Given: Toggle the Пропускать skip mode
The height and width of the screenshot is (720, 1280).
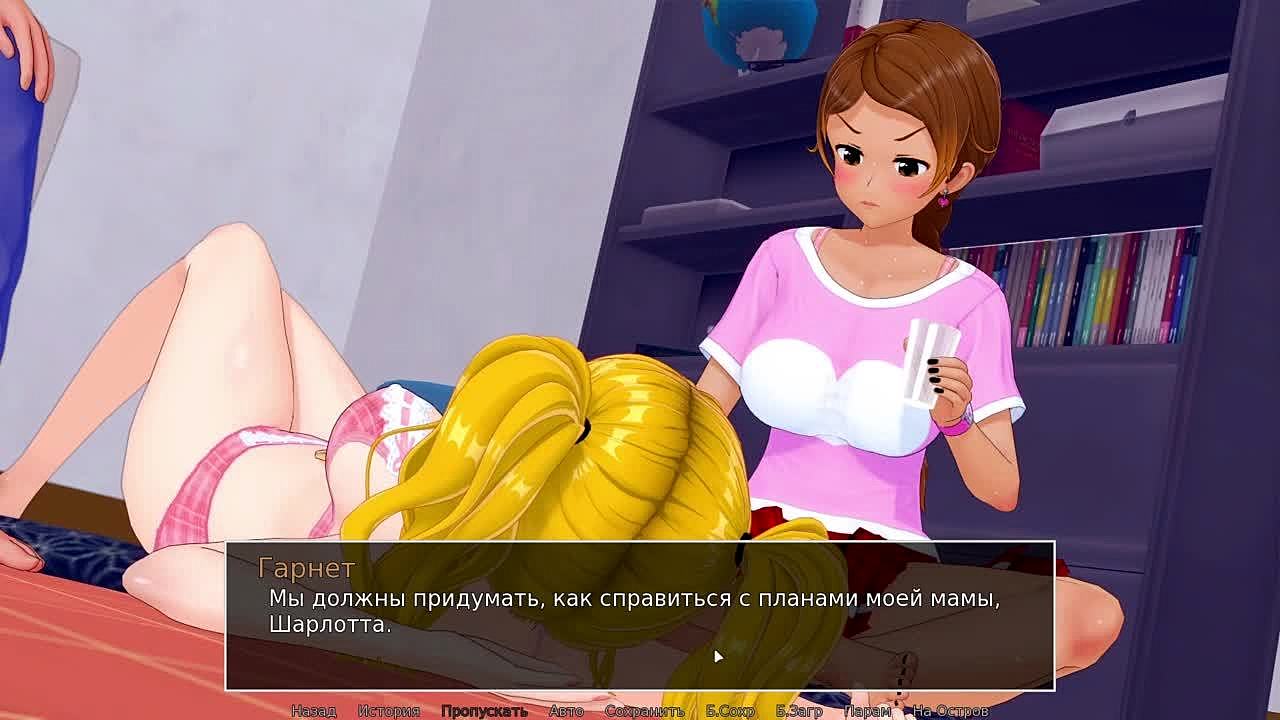Looking at the screenshot, I should pos(484,711).
